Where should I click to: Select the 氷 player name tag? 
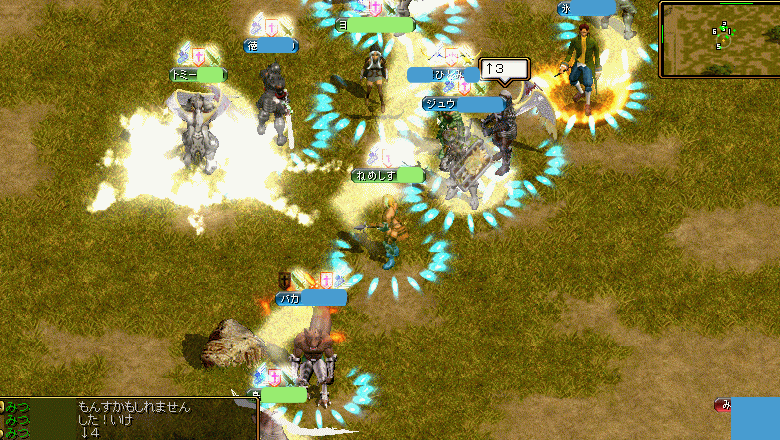(586, 8)
